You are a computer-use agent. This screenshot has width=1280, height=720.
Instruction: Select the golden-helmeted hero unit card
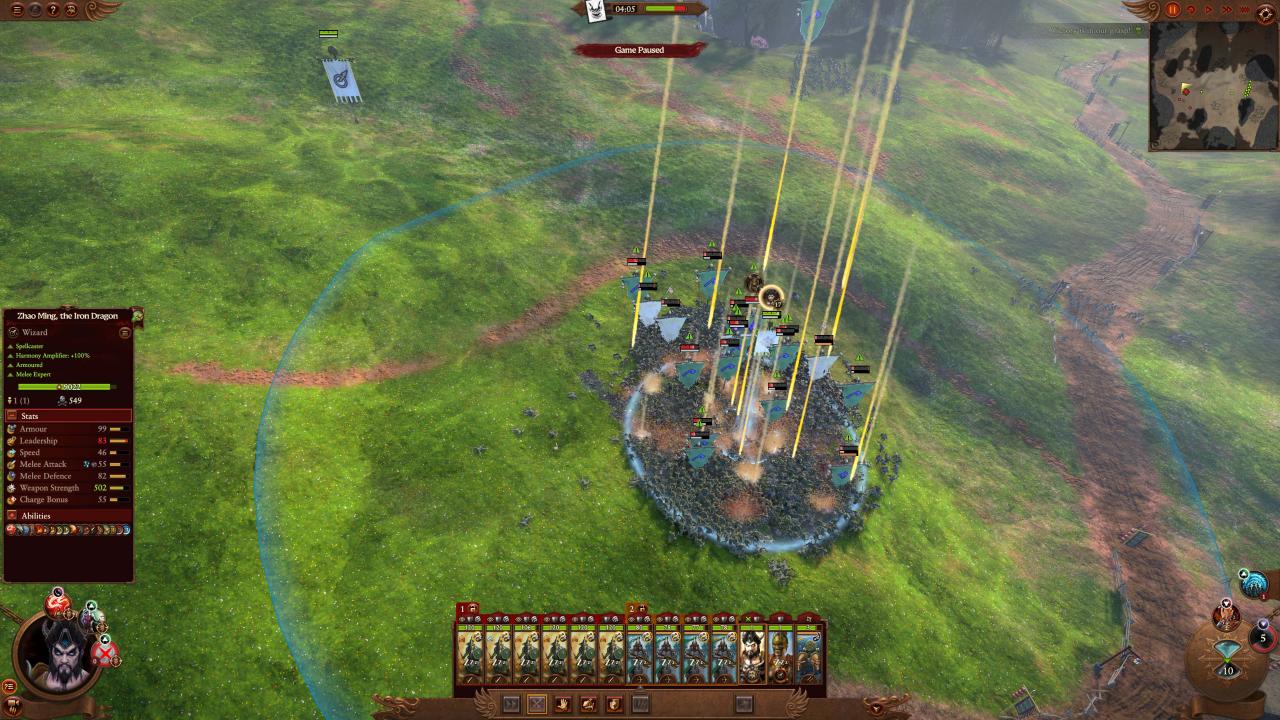[x=780, y=657]
